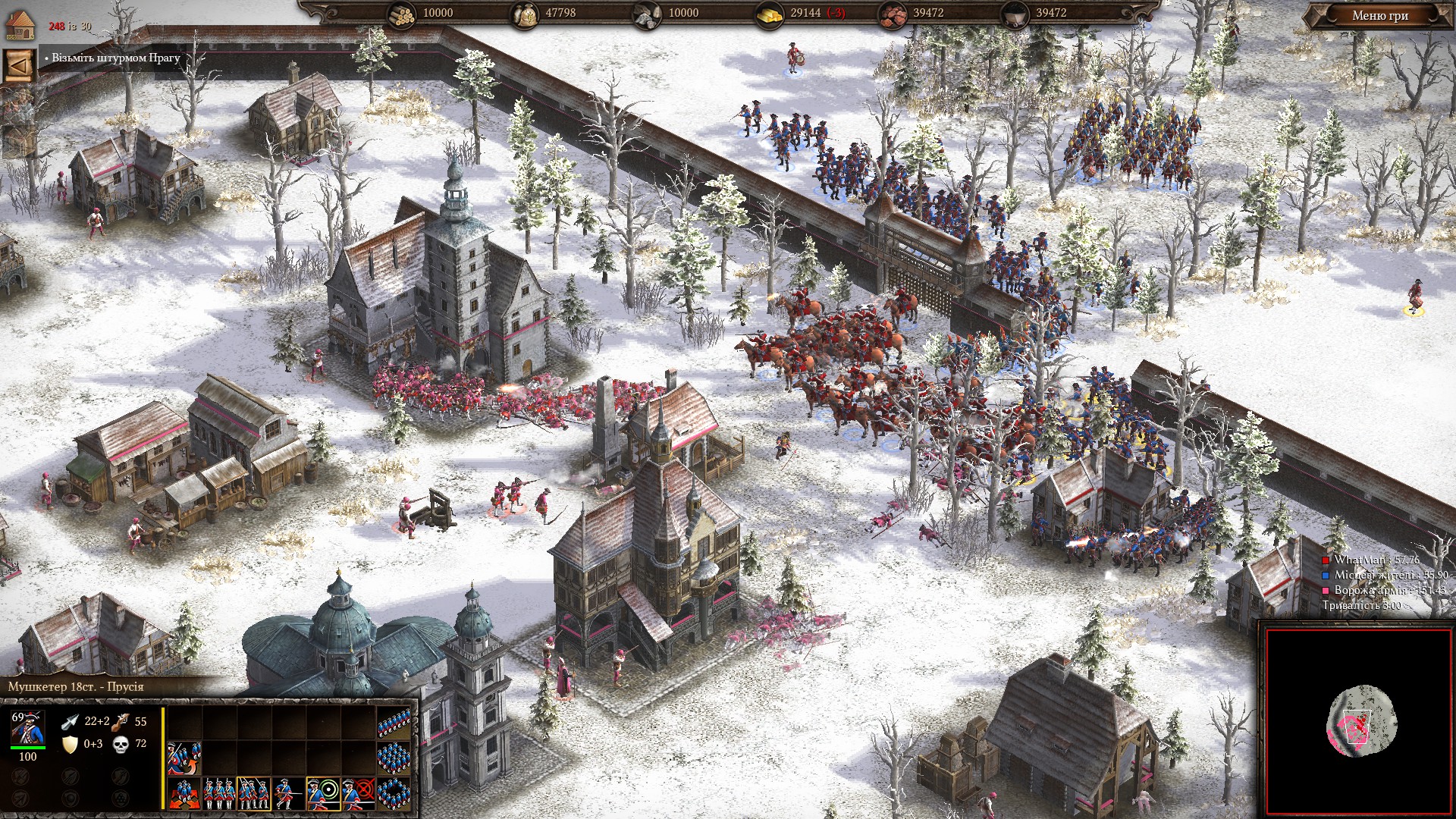This screenshot has width=1456, height=819.
Task: Click the gold resource icon
Action: coord(769,14)
